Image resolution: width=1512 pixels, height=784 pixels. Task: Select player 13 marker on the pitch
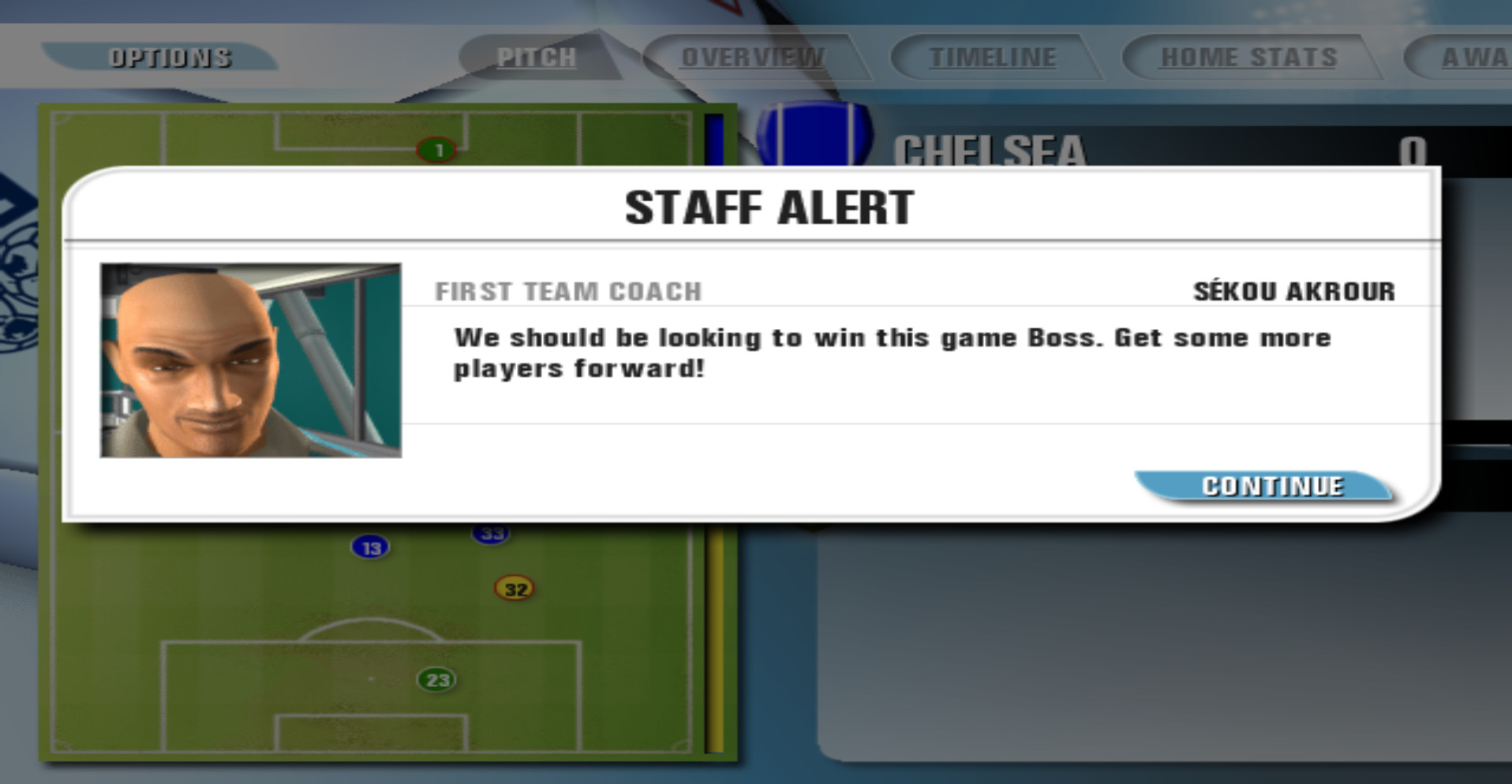[369, 547]
